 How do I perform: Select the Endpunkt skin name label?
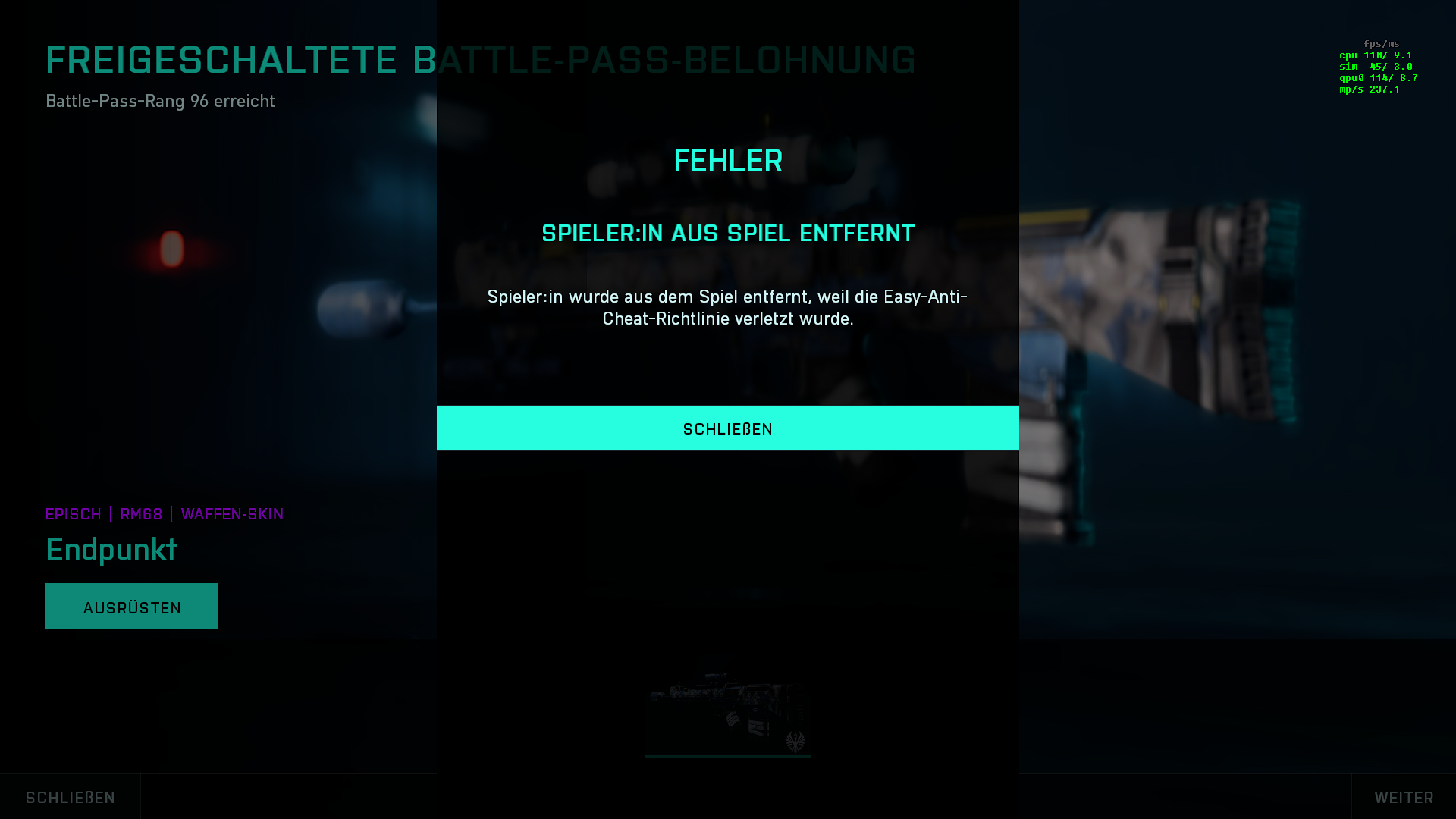tap(111, 549)
